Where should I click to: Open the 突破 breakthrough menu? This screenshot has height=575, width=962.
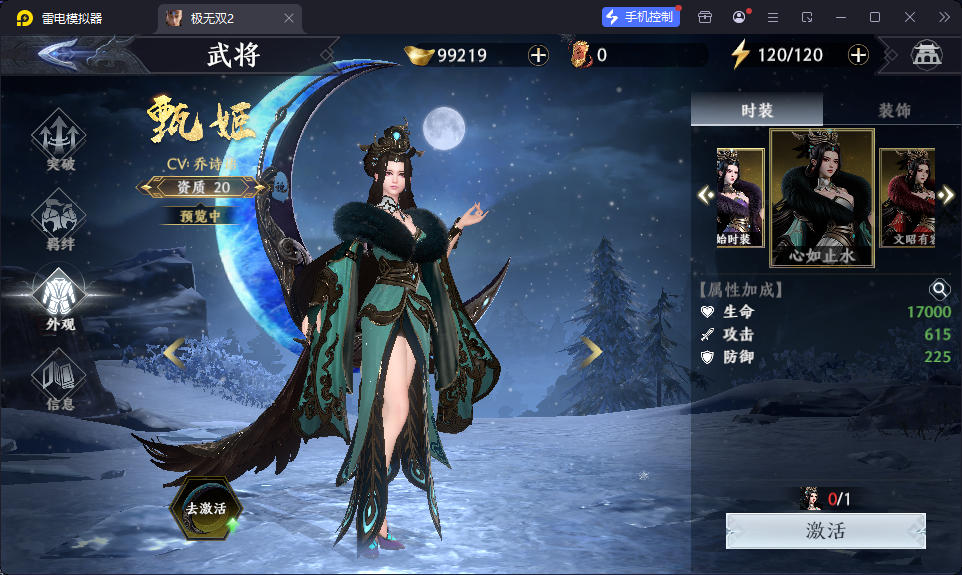tap(60, 140)
